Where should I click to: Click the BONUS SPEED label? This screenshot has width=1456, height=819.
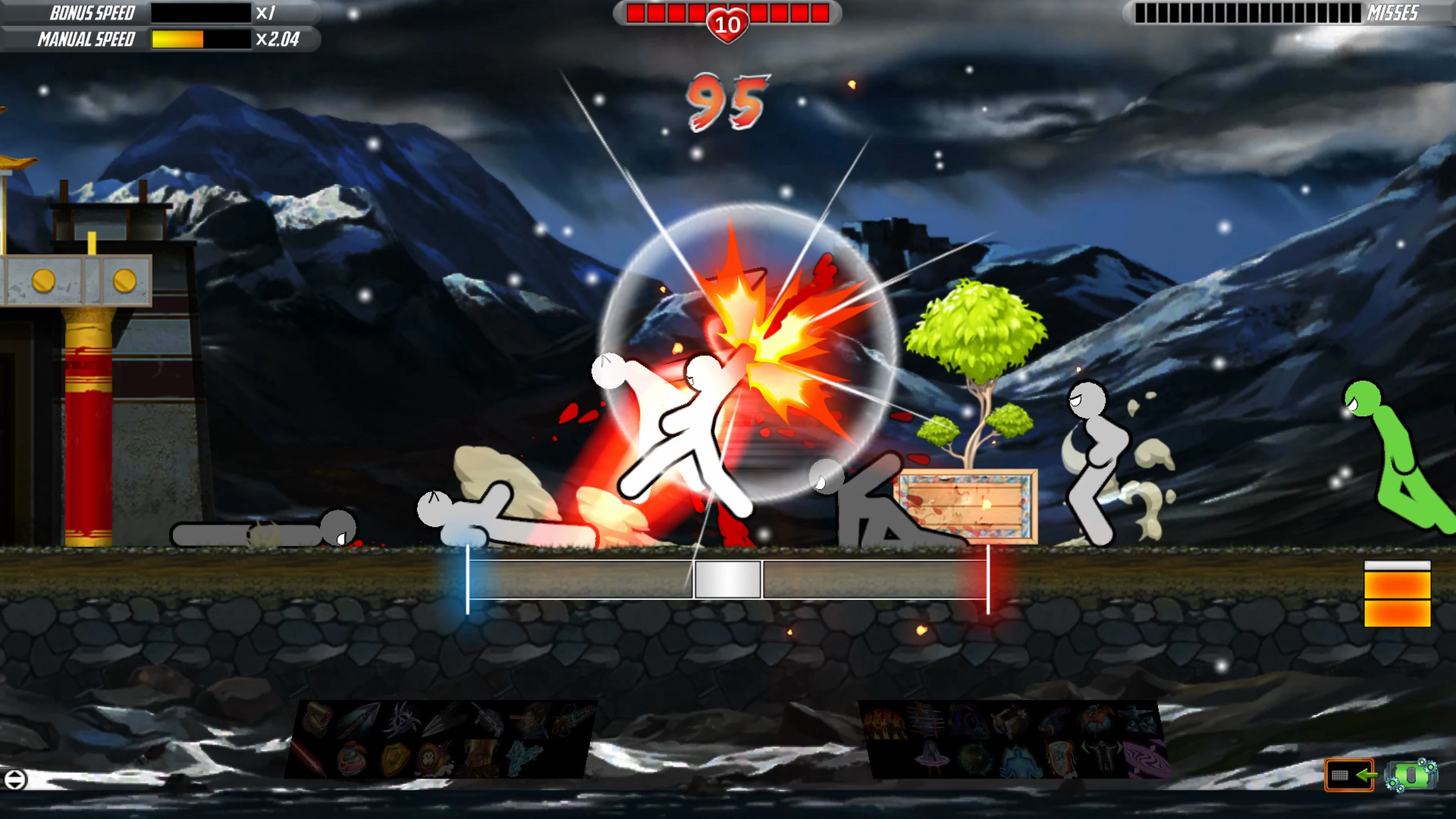(x=91, y=13)
